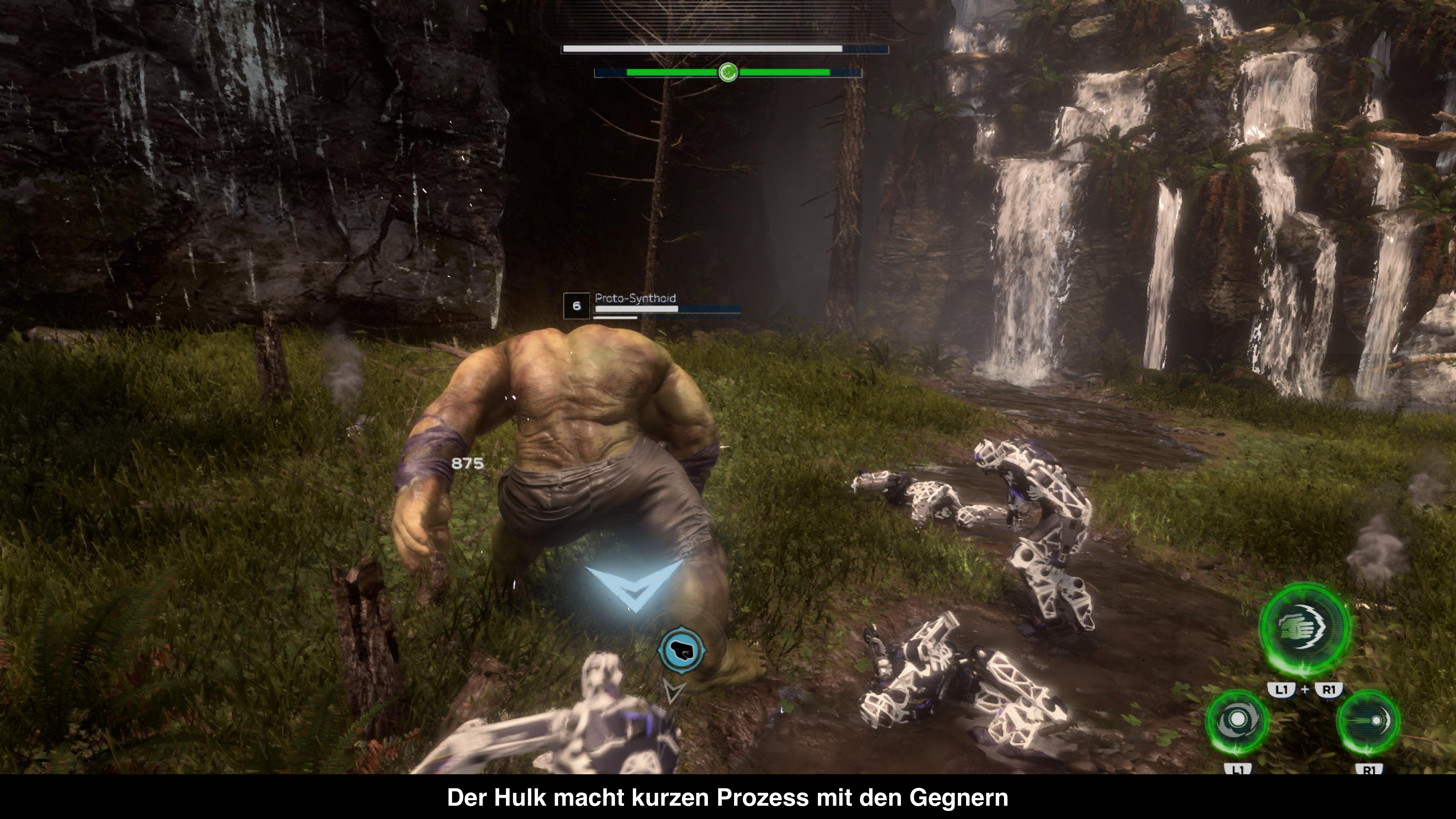This screenshot has width=1456, height=819.
Task: Select the Proto-Synthoid level 6 badge
Action: (x=576, y=306)
